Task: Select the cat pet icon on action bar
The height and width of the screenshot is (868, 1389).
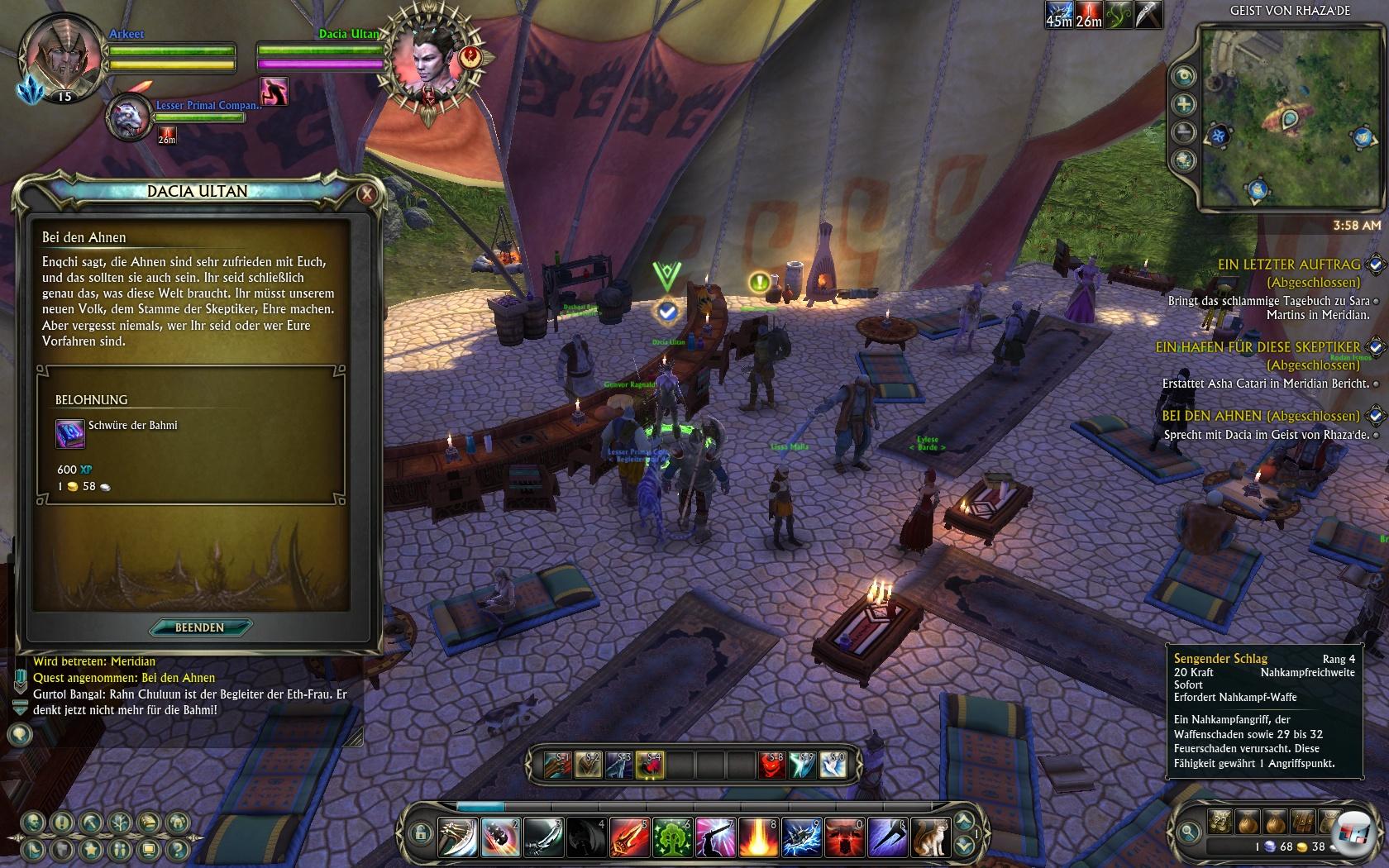Action: pos(931,837)
